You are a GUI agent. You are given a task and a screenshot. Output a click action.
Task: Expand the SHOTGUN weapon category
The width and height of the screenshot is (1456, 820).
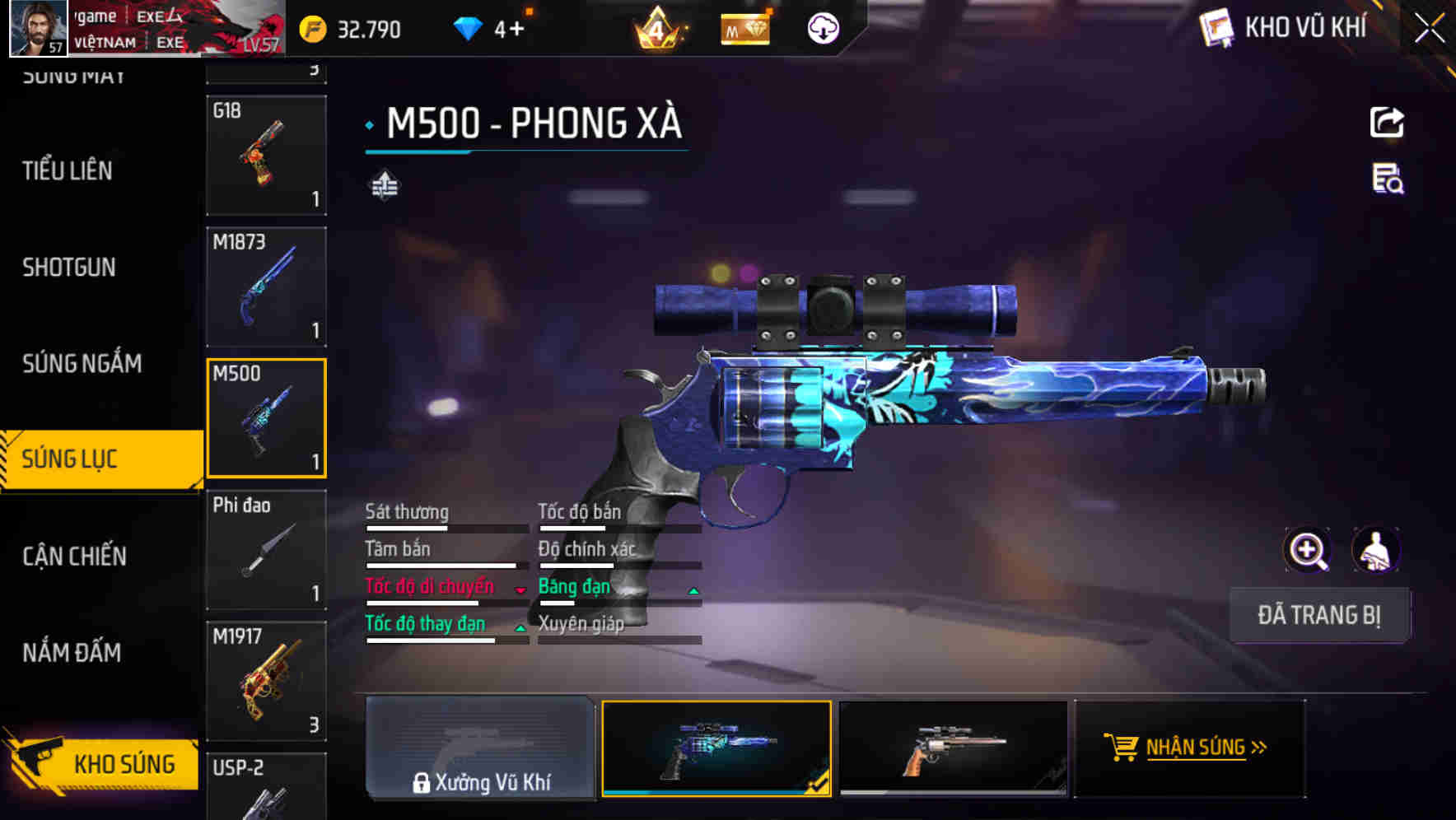69,267
